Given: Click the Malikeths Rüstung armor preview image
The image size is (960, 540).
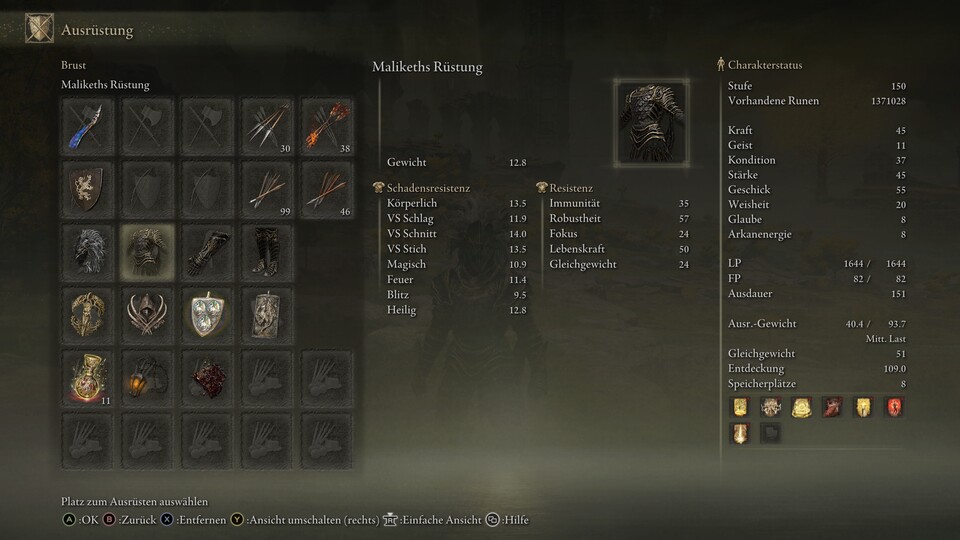Looking at the screenshot, I should 651,122.
